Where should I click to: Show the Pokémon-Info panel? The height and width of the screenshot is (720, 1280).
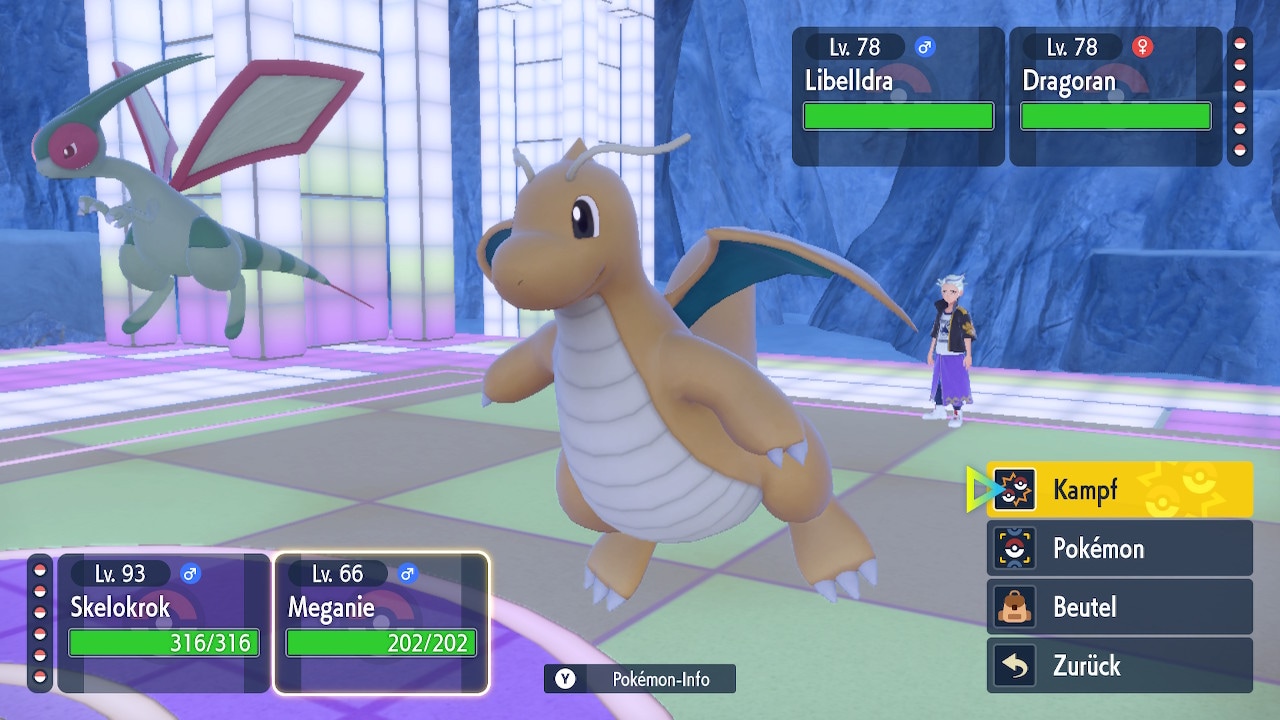pyautogui.click(x=640, y=679)
